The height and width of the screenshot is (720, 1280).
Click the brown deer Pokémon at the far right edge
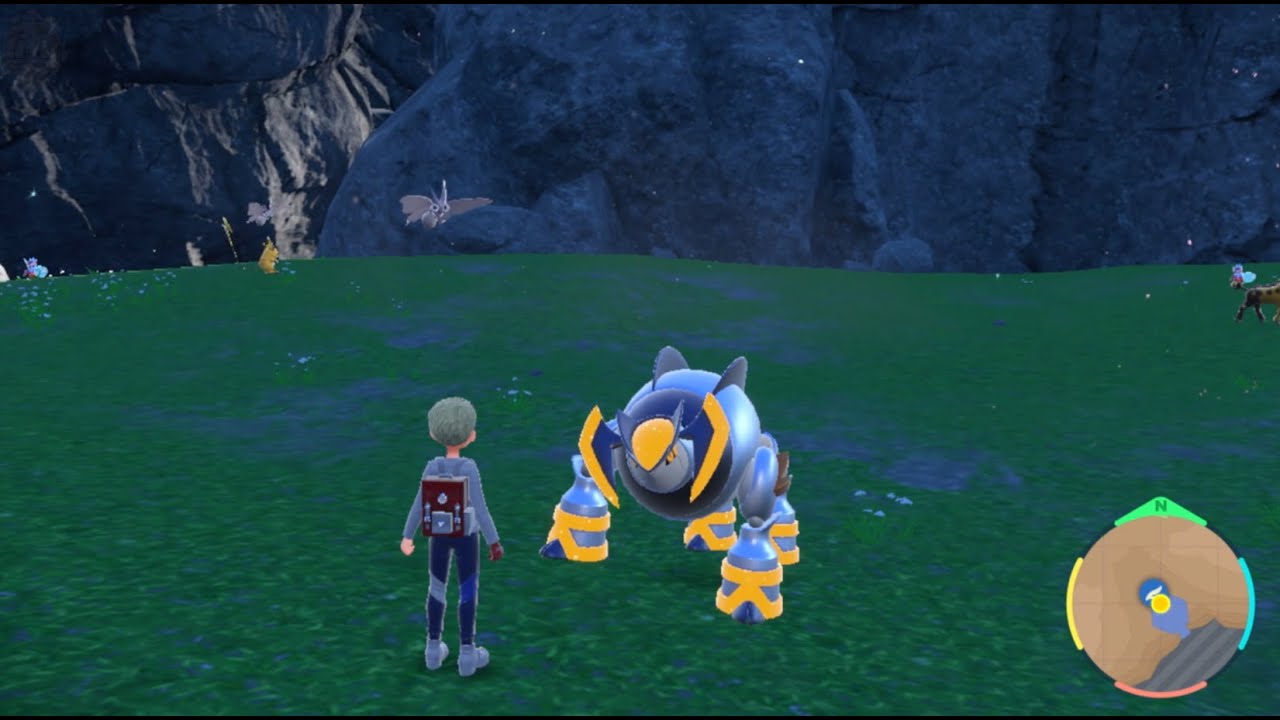click(1263, 297)
